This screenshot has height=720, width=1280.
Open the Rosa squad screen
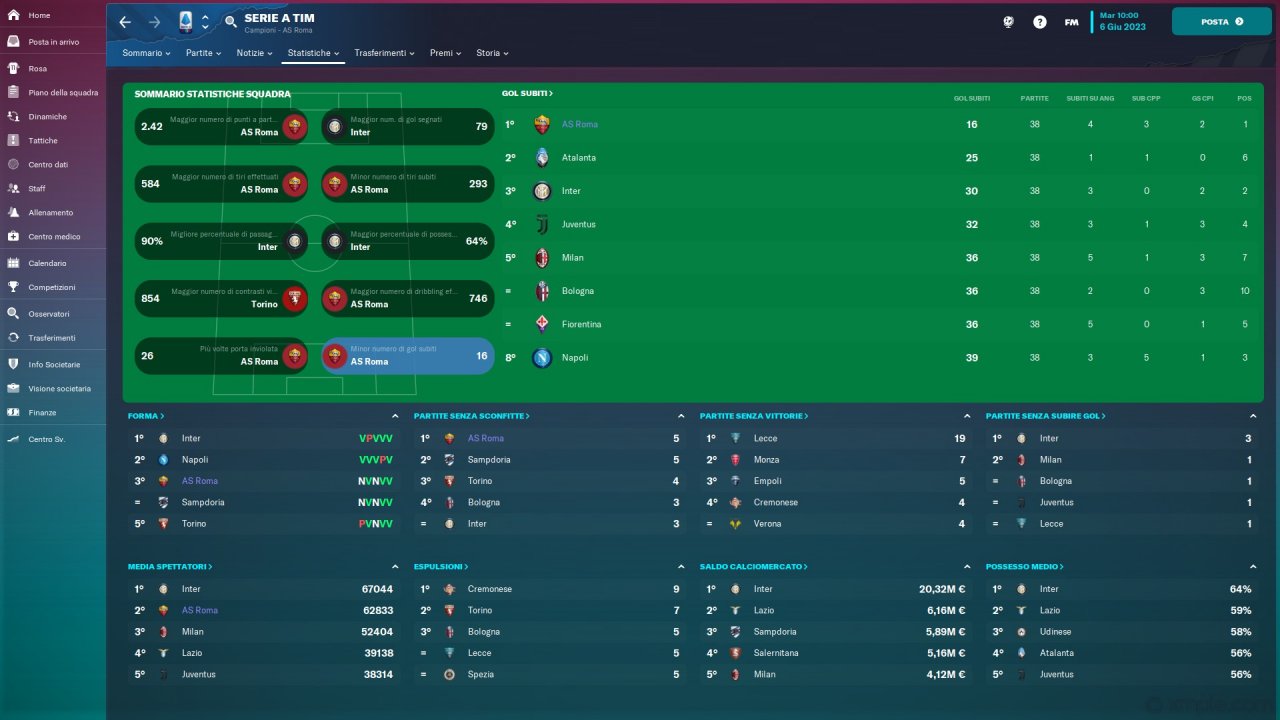38,69
